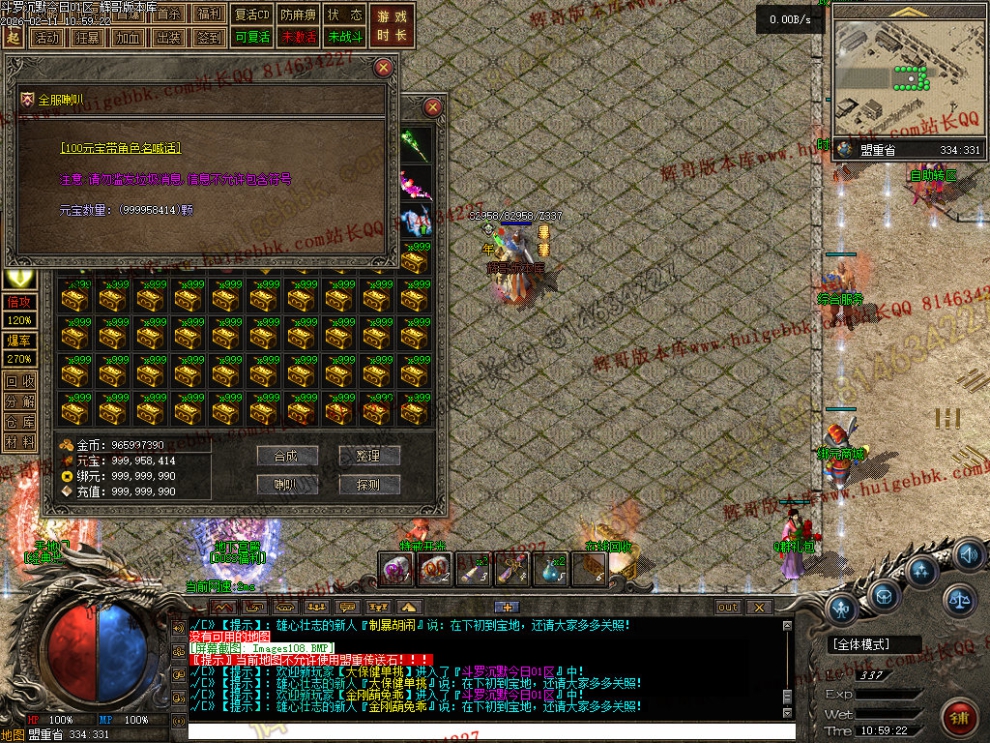Open the 游戏时长 (play time) button
990x743 pixels.
click(x=392, y=26)
